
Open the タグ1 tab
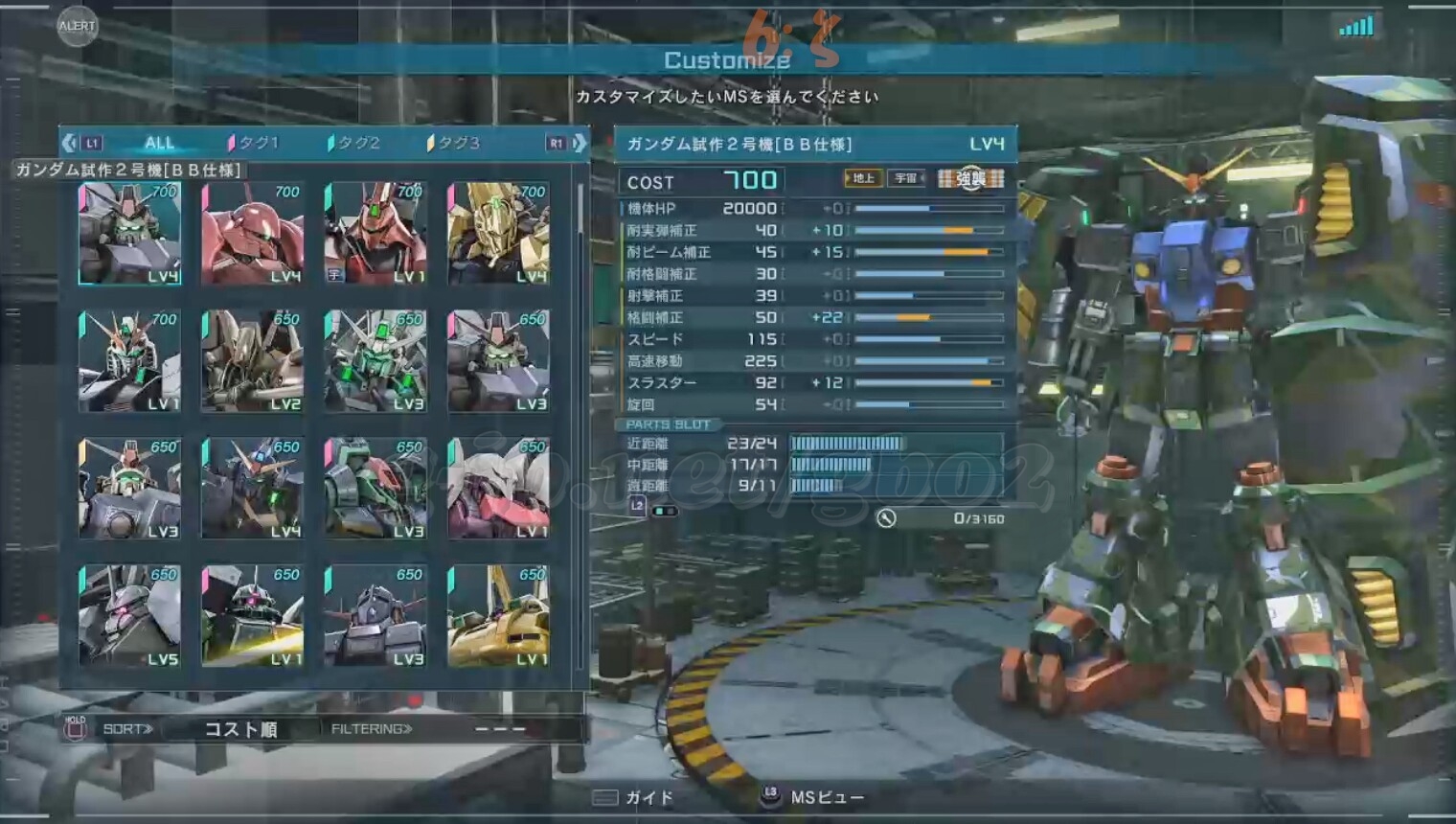pos(255,143)
